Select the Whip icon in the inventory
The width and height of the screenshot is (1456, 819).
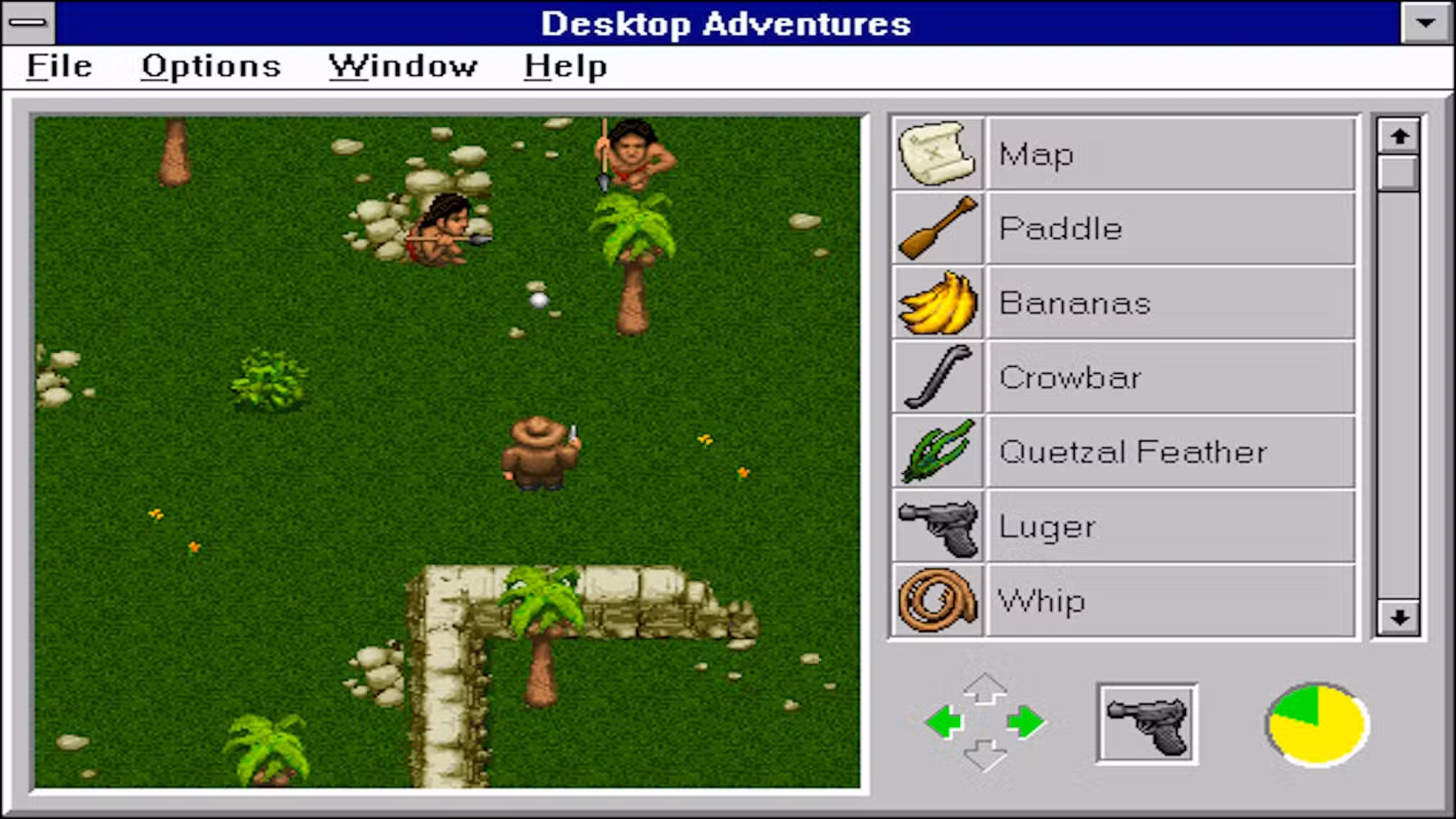click(x=937, y=600)
